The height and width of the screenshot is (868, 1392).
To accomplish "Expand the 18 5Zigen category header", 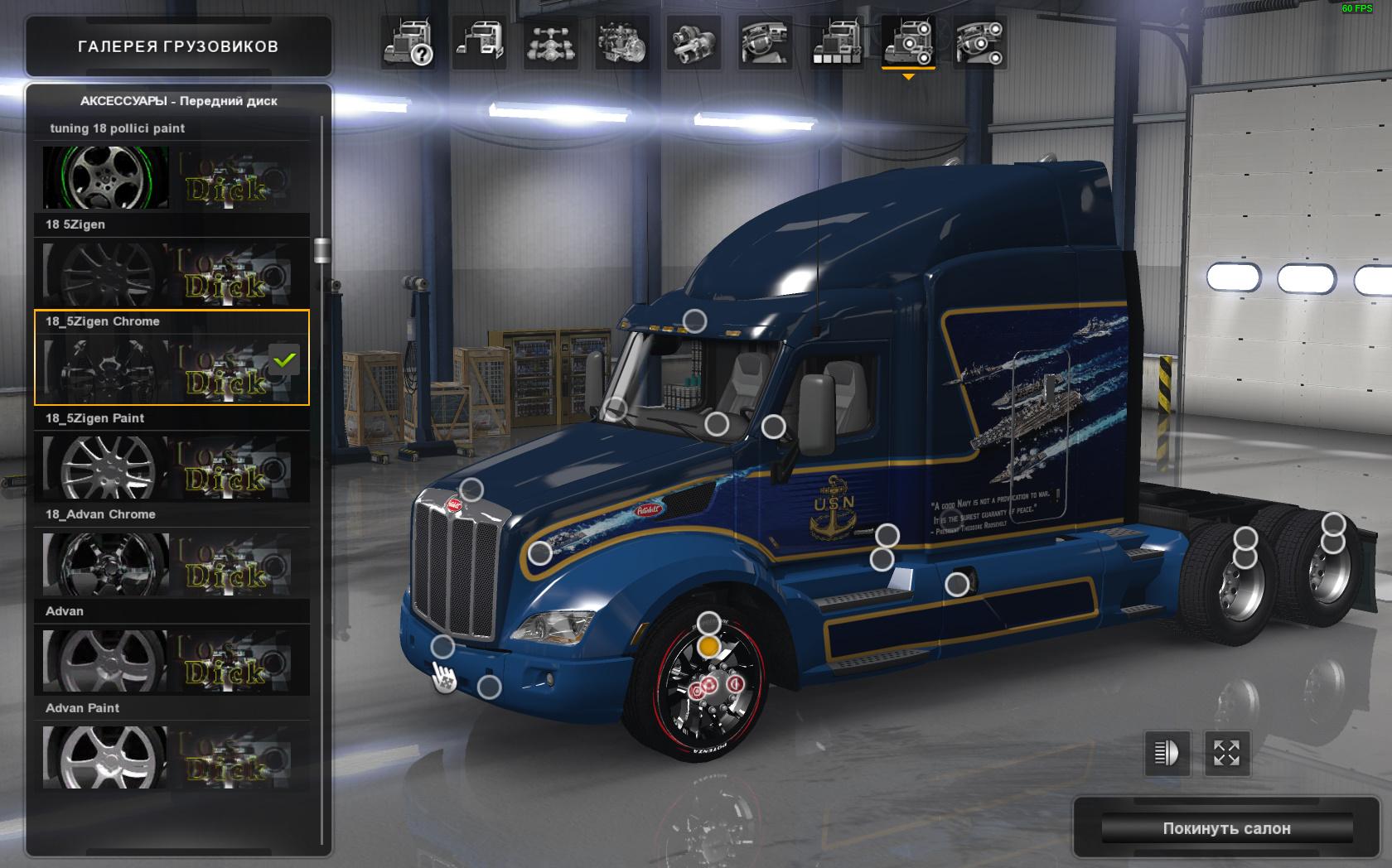I will pos(172,224).
